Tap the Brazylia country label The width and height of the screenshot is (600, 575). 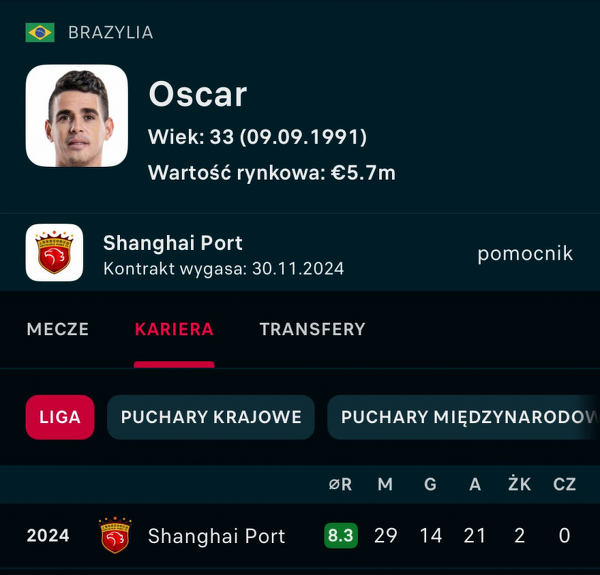pos(110,32)
